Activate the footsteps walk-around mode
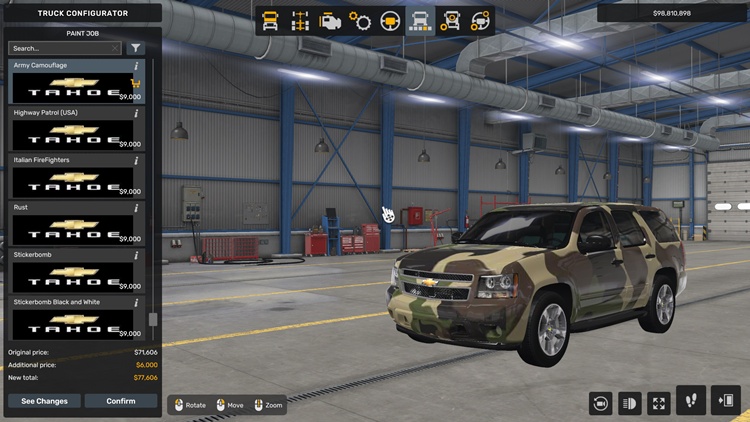This screenshot has height=422, width=750. click(691, 400)
